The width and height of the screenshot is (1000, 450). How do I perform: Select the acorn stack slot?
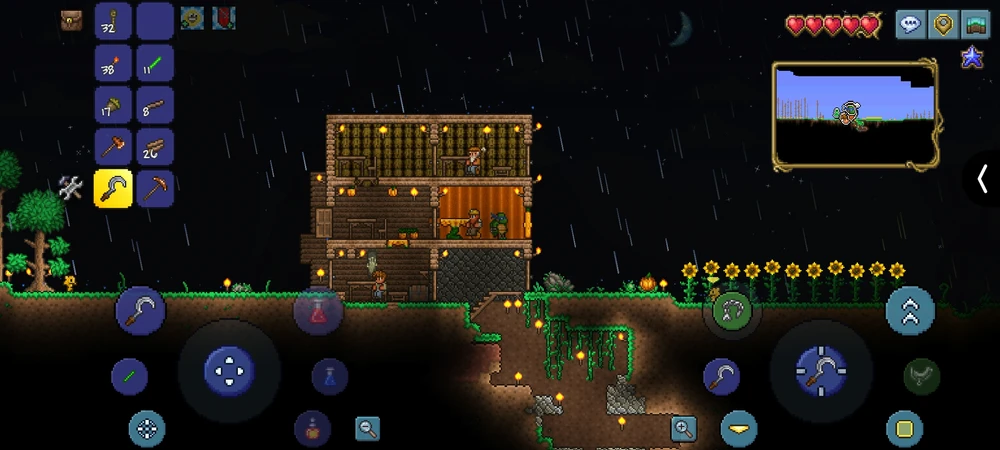[113, 105]
